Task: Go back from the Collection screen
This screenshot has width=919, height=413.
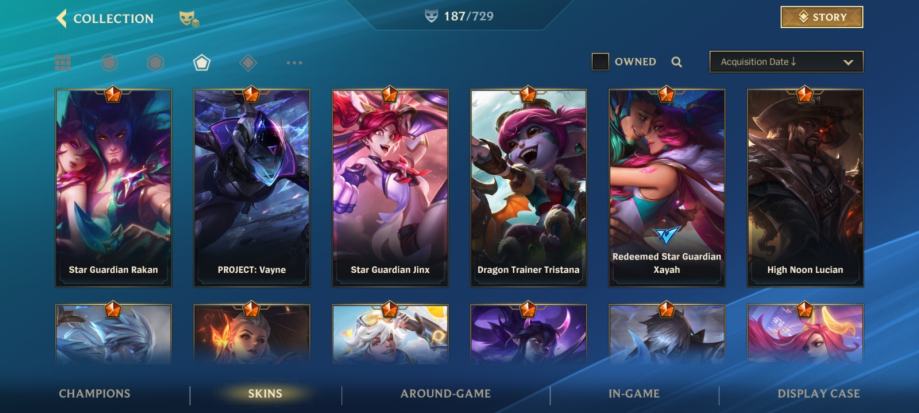Action: pyautogui.click(x=62, y=18)
